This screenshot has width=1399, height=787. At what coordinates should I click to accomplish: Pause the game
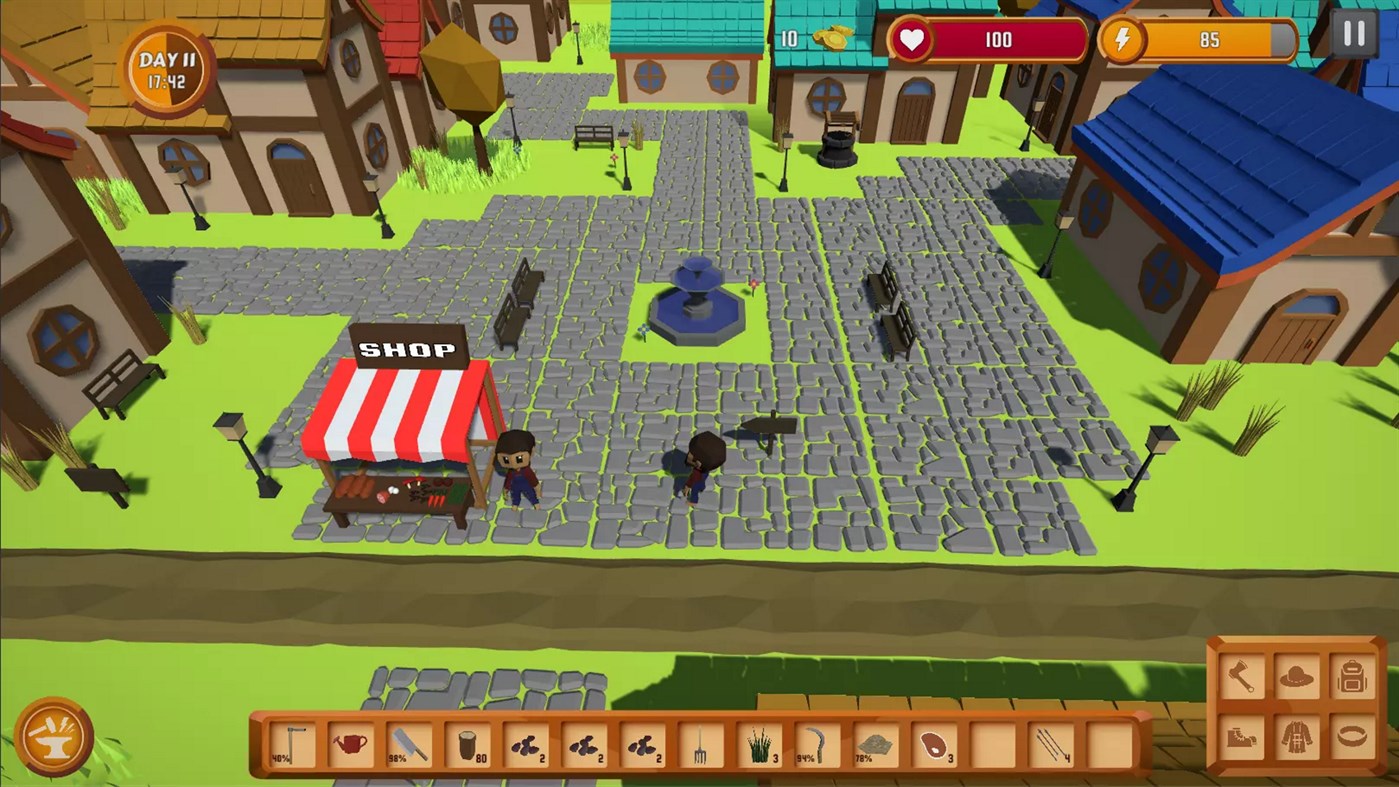pyautogui.click(x=1354, y=33)
